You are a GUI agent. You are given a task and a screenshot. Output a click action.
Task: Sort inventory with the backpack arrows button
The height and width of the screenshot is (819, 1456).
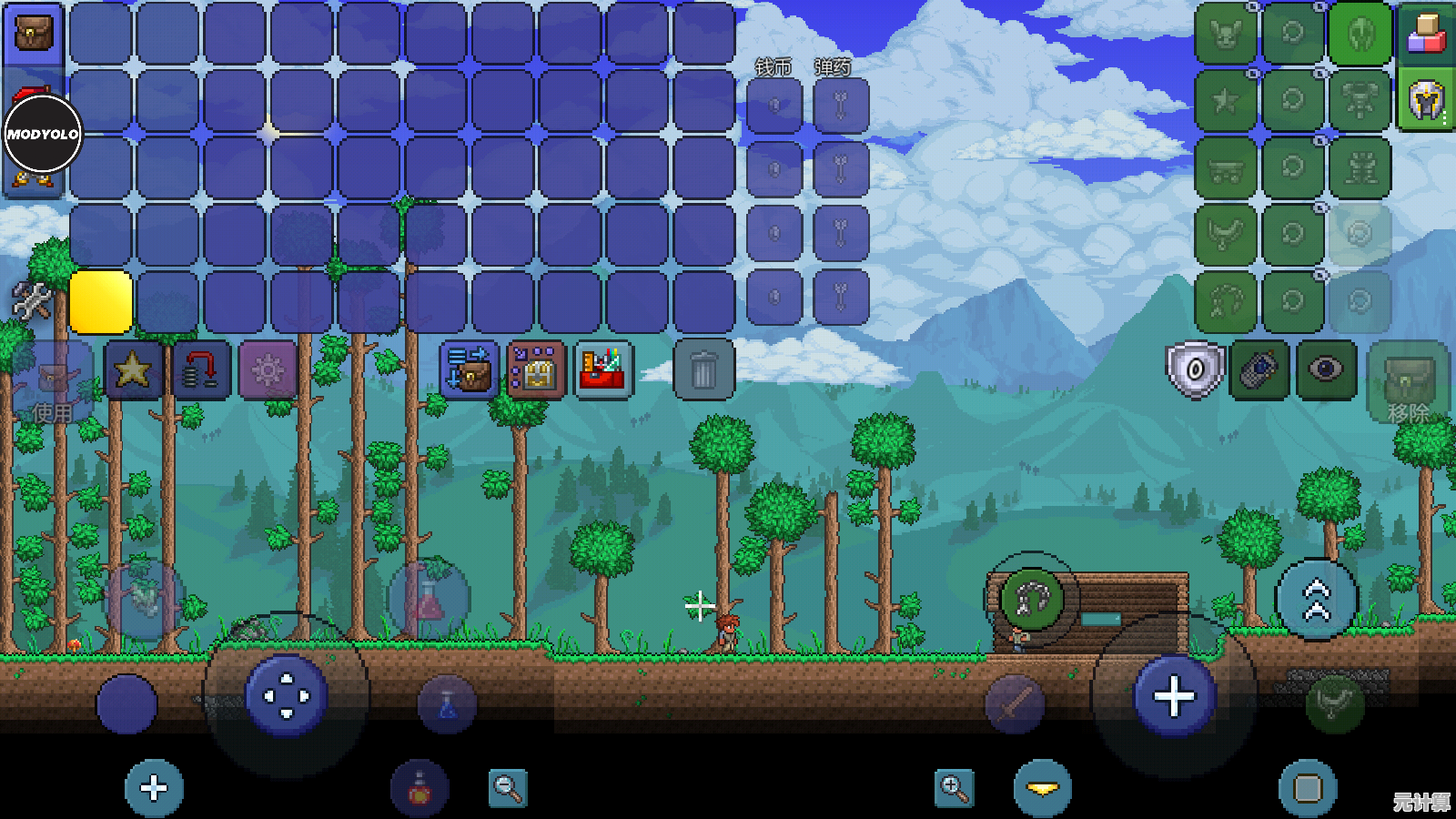[469, 370]
